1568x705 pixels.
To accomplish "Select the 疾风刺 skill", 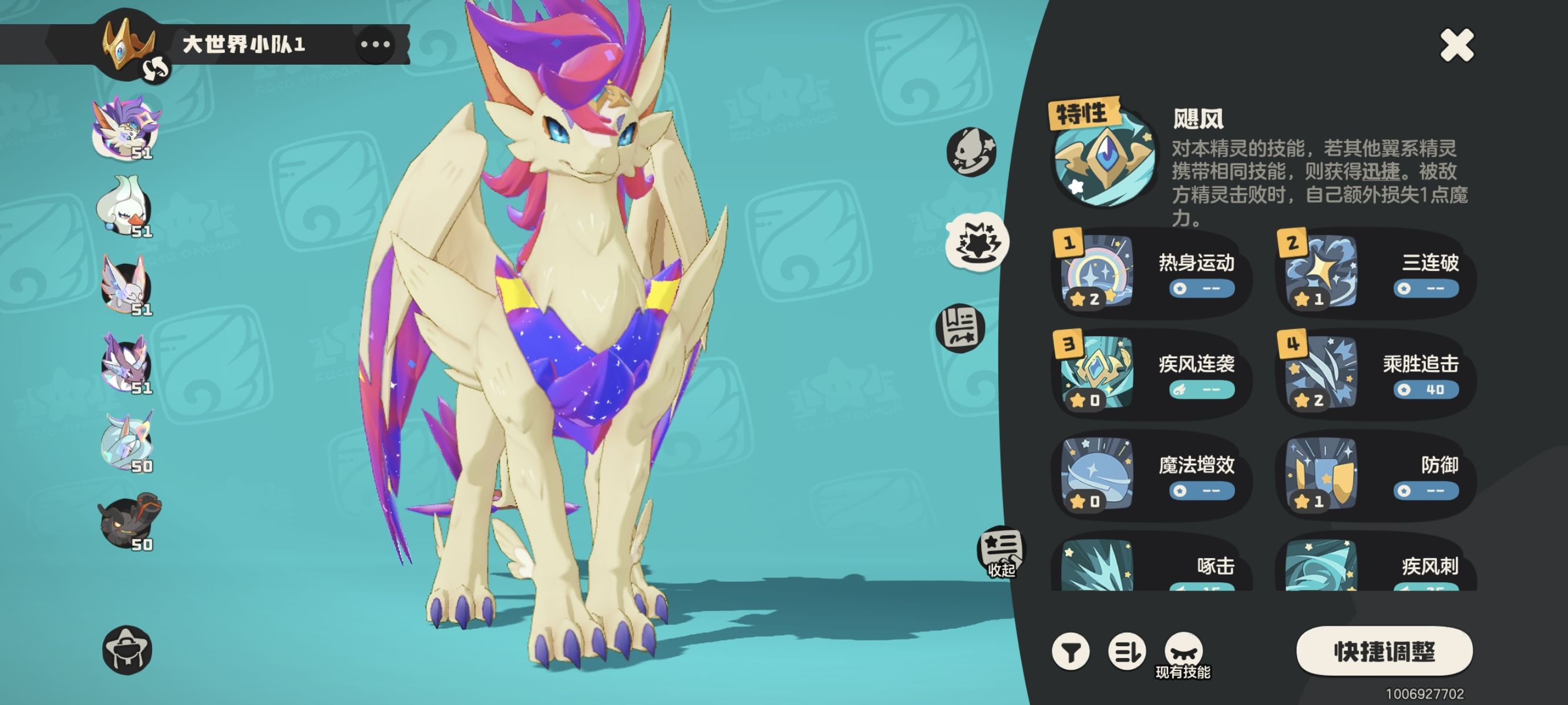I will tap(1374, 566).
